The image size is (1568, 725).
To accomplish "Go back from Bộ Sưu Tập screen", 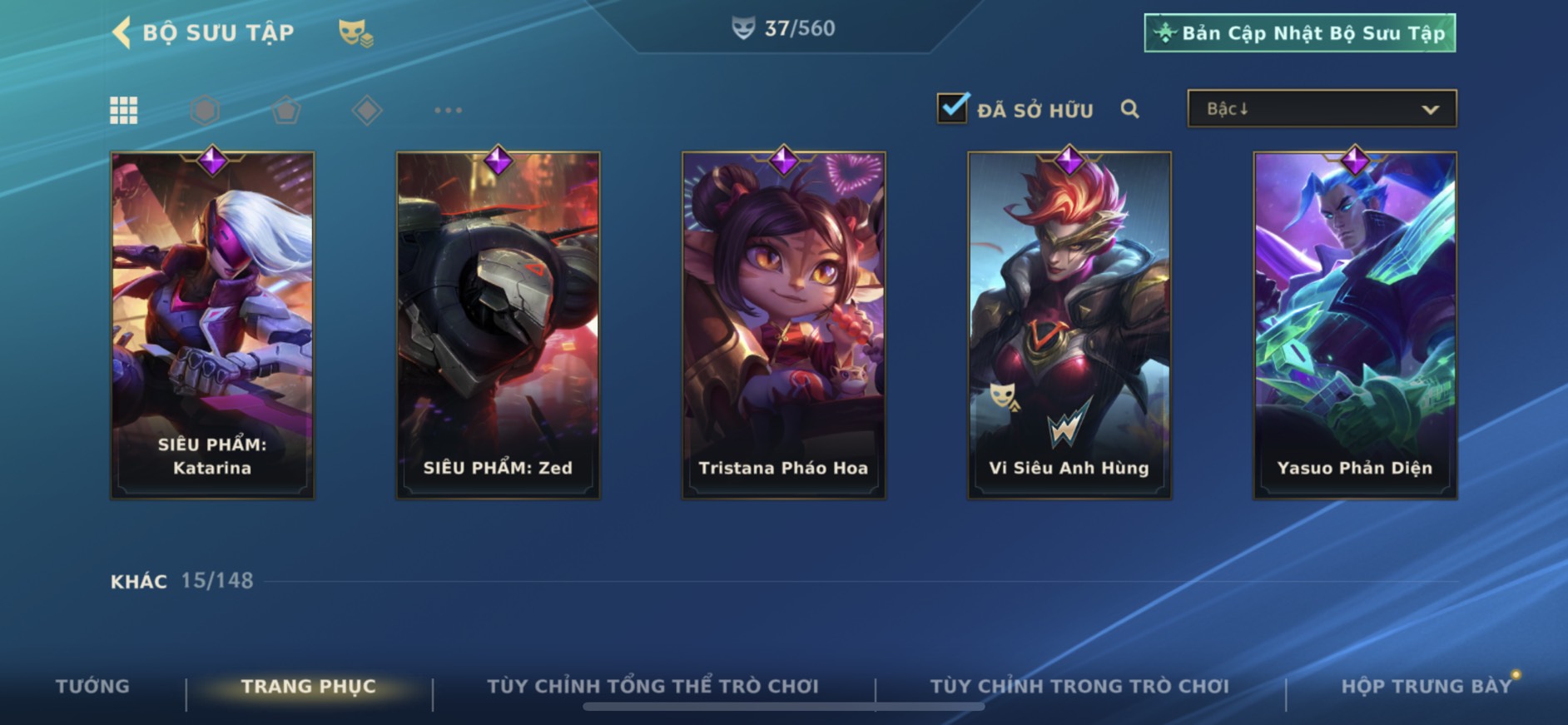I will coord(122,33).
